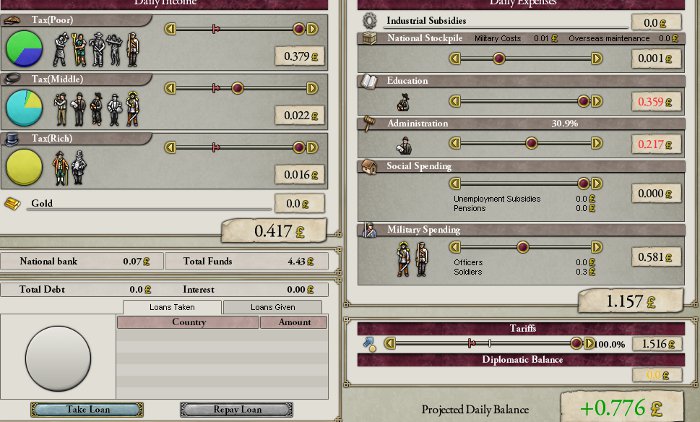The image size is (700, 422).
Task: Click the tariffs slider track
Action: coord(480,343)
